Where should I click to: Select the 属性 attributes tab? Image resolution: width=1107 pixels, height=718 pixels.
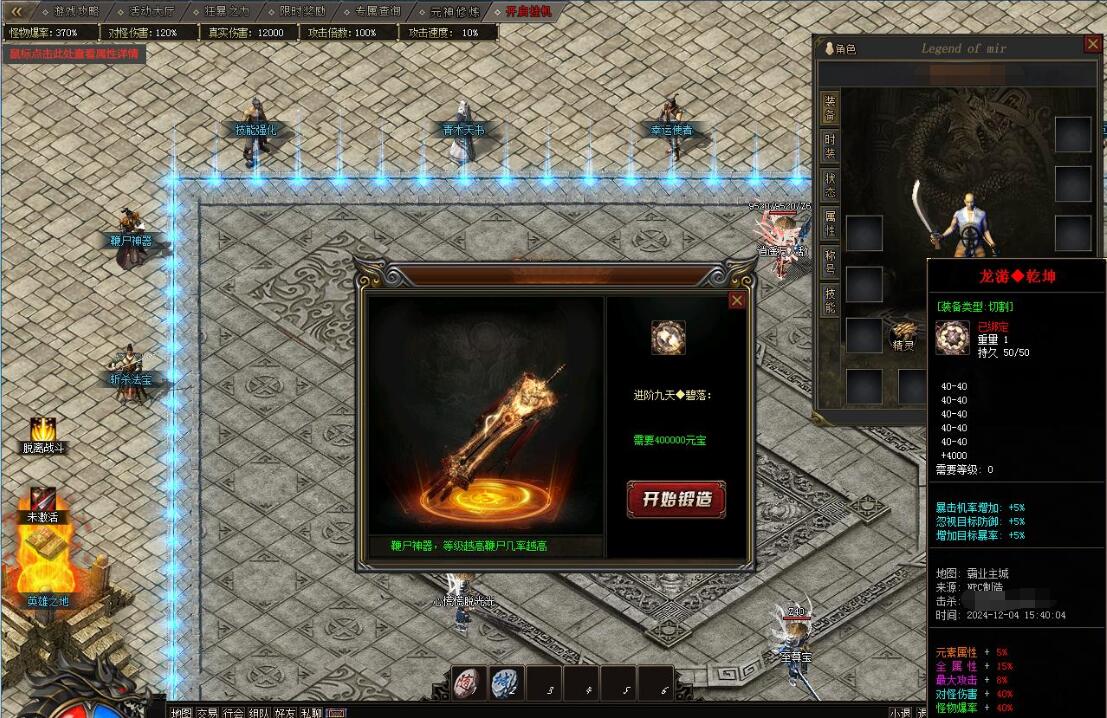830,223
